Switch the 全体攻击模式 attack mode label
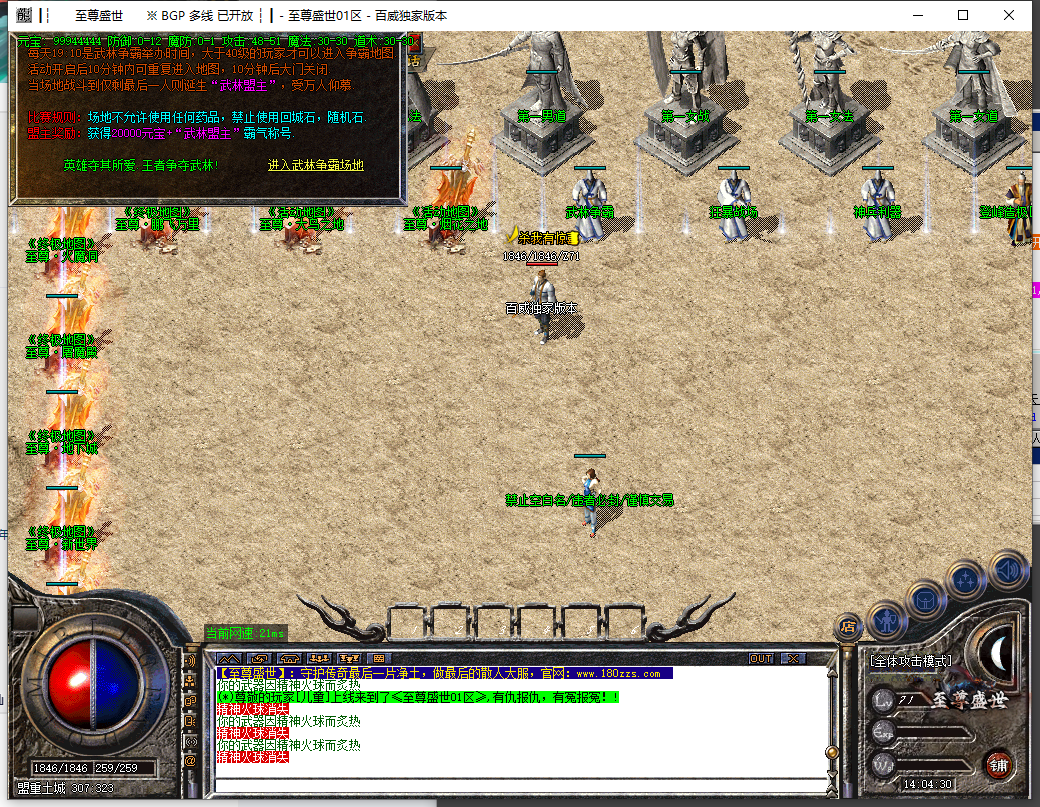 click(911, 661)
